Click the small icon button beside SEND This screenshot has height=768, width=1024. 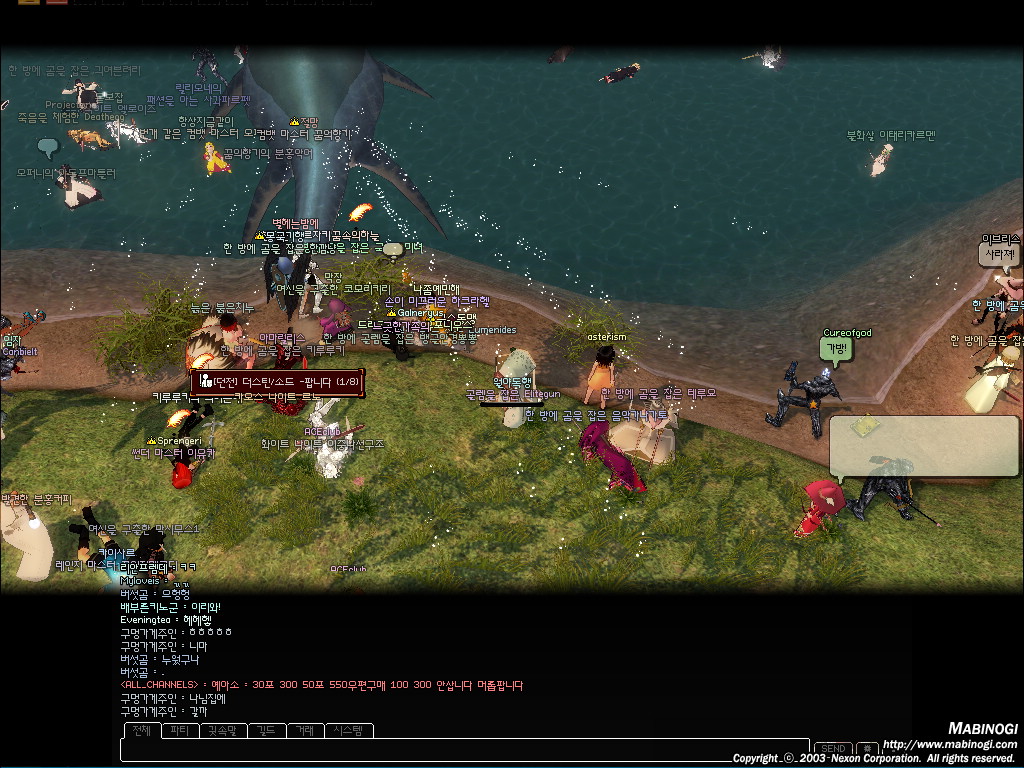point(867,749)
